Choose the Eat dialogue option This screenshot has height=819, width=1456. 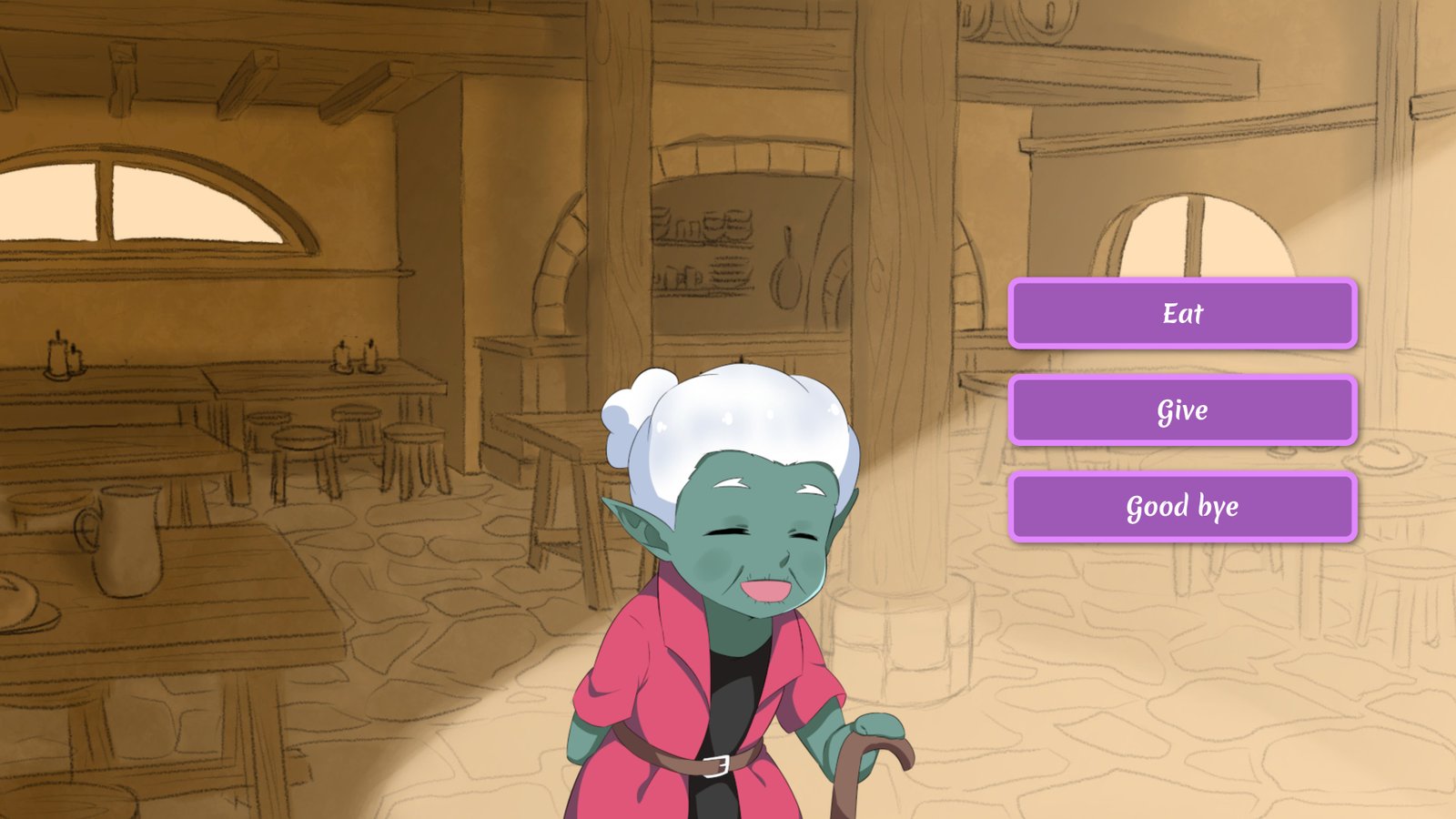click(x=1182, y=314)
